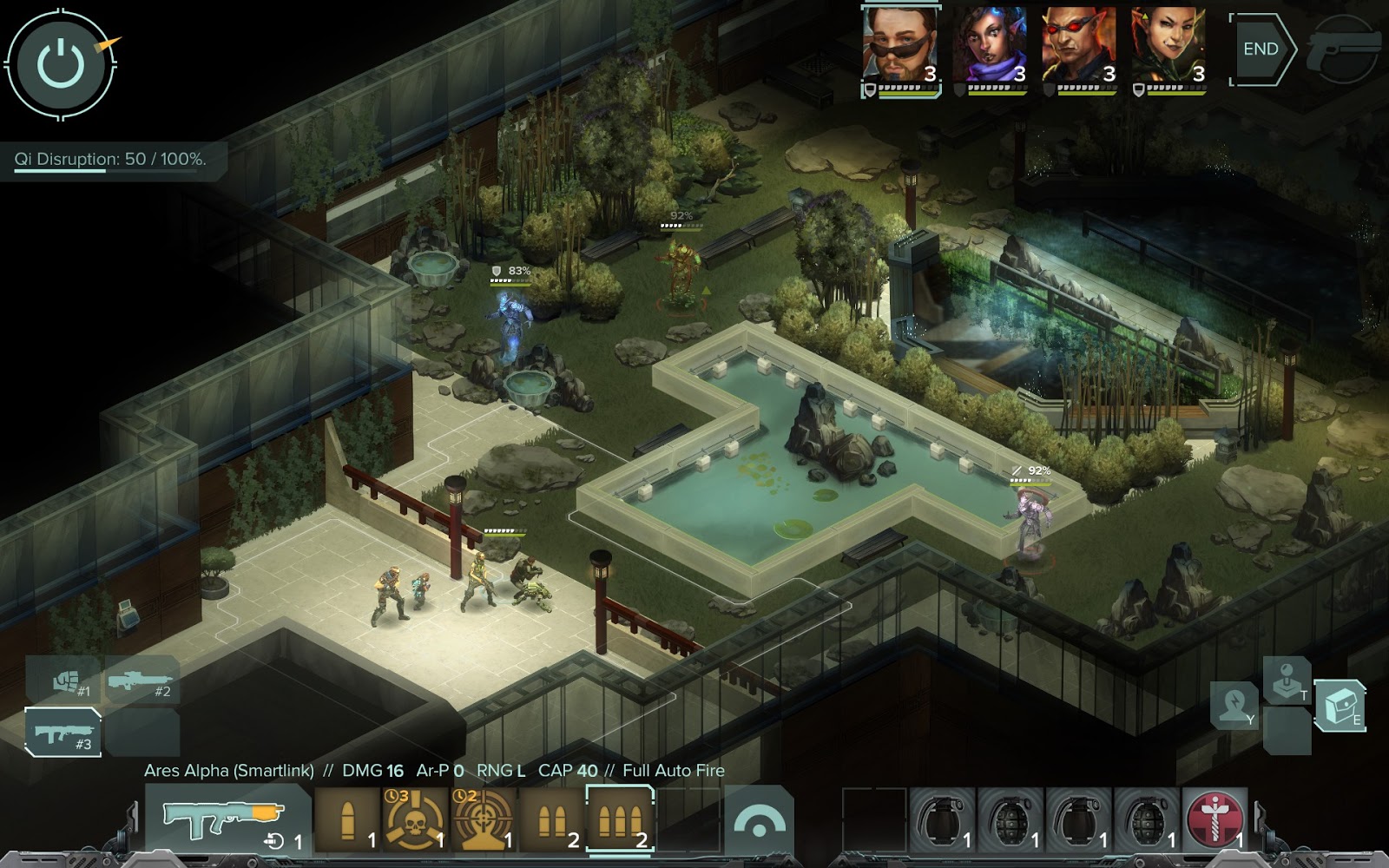This screenshot has height=868, width=1389.
Task: Activate the semicircle overwatch button
Action: coord(758,820)
